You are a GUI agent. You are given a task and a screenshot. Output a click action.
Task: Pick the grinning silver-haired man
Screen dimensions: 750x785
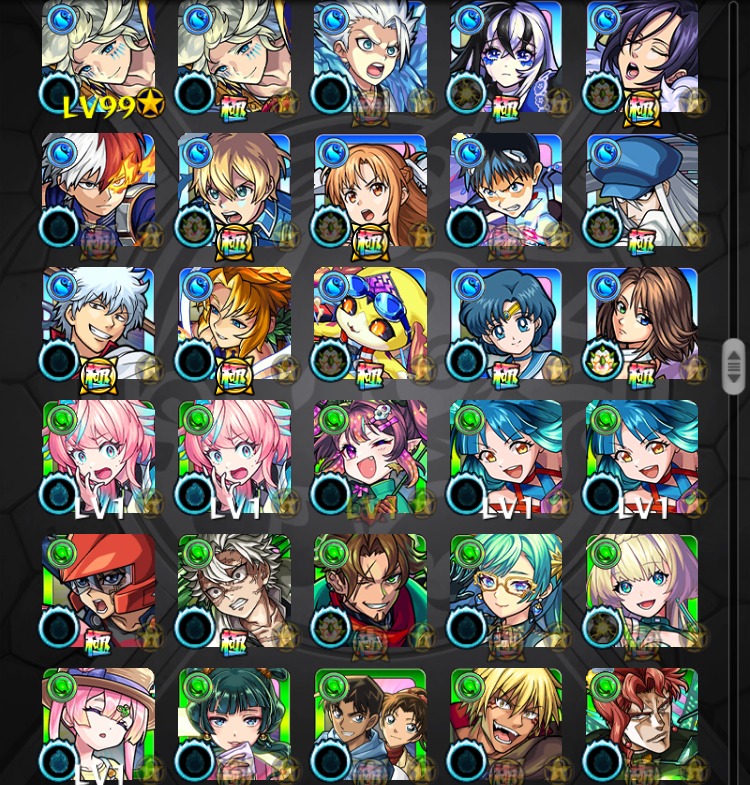click(98, 324)
